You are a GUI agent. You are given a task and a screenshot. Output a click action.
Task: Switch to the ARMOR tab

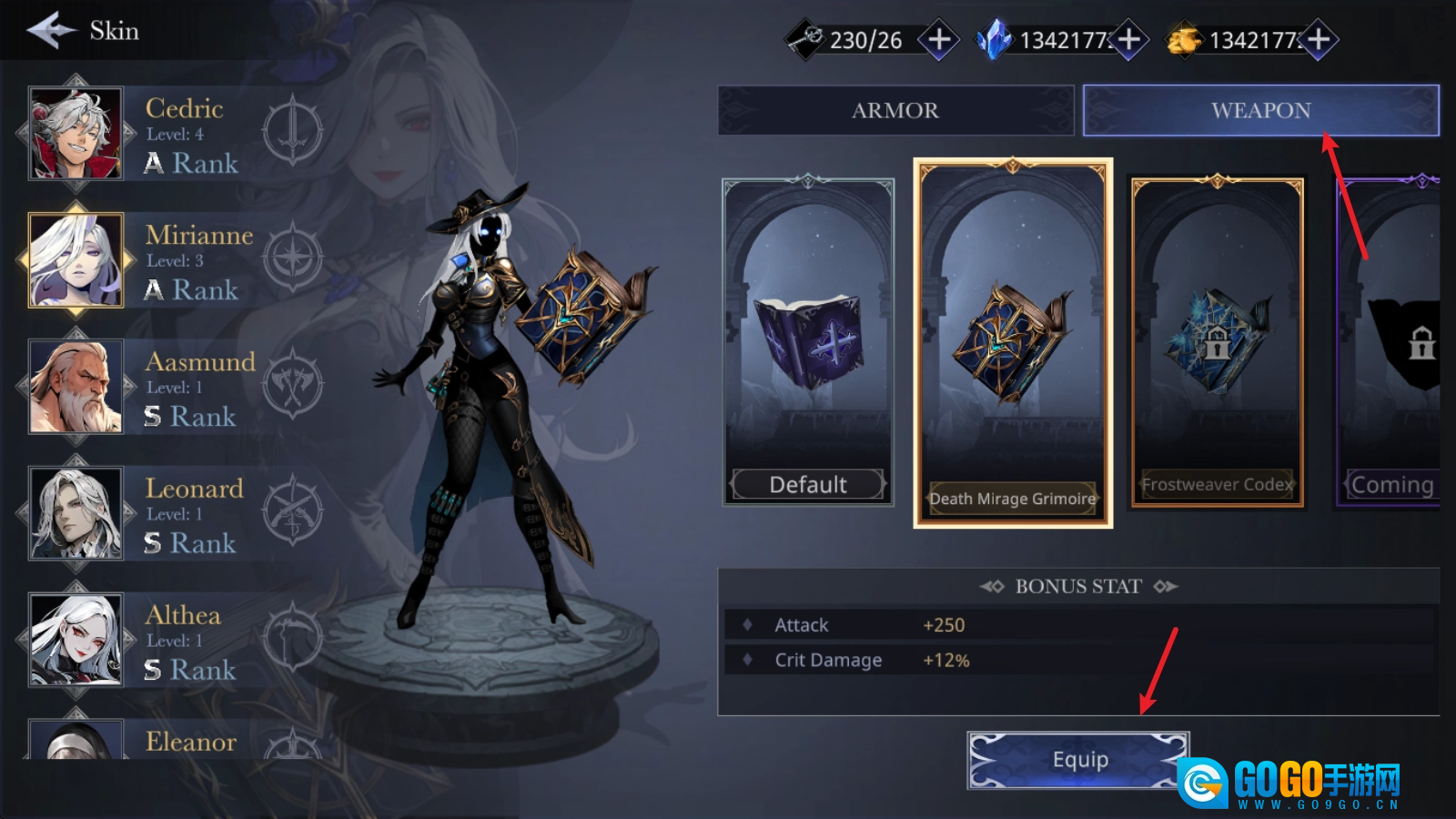click(x=895, y=110)
